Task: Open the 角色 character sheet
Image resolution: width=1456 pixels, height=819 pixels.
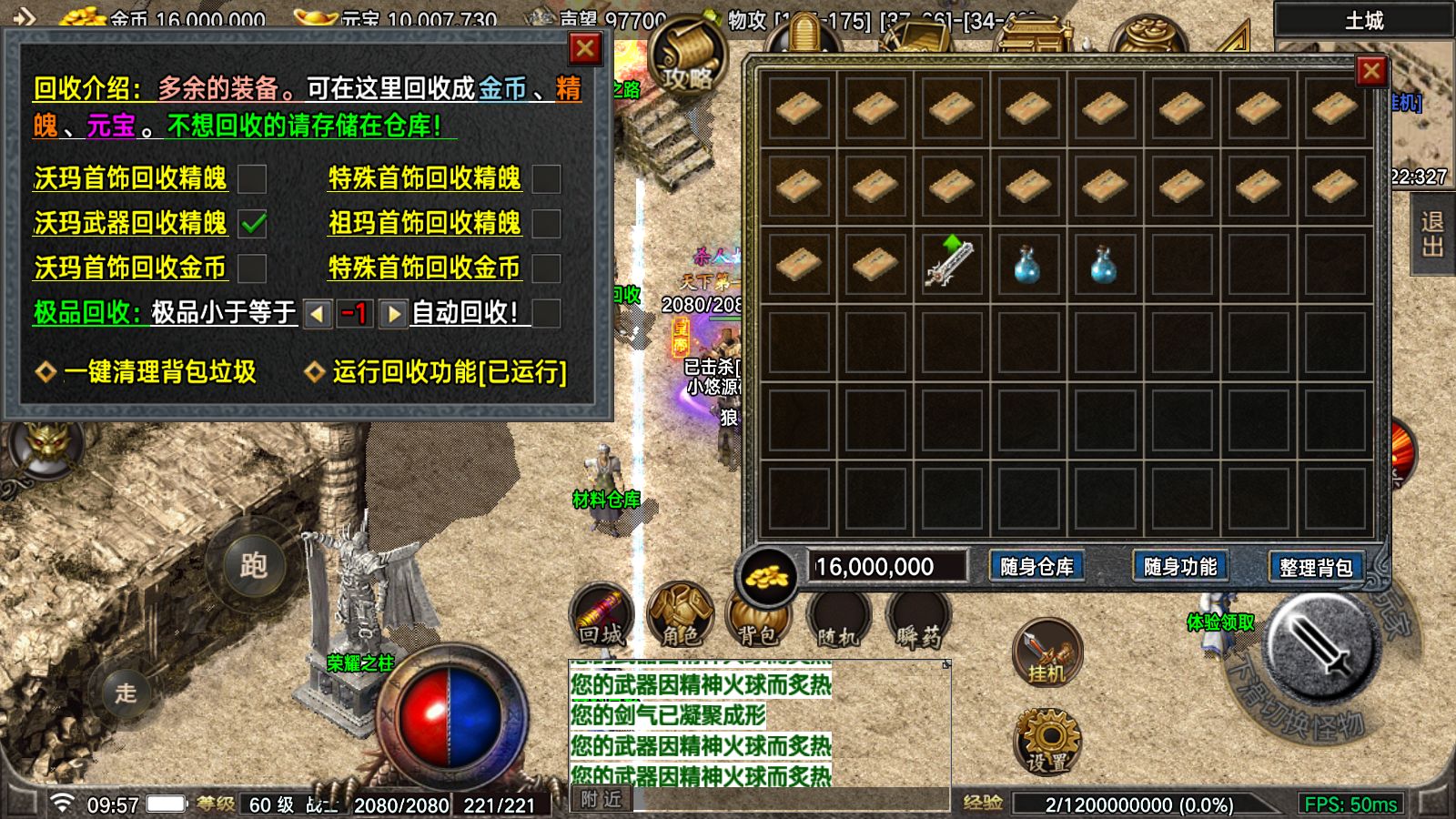Action: [681, 614]
